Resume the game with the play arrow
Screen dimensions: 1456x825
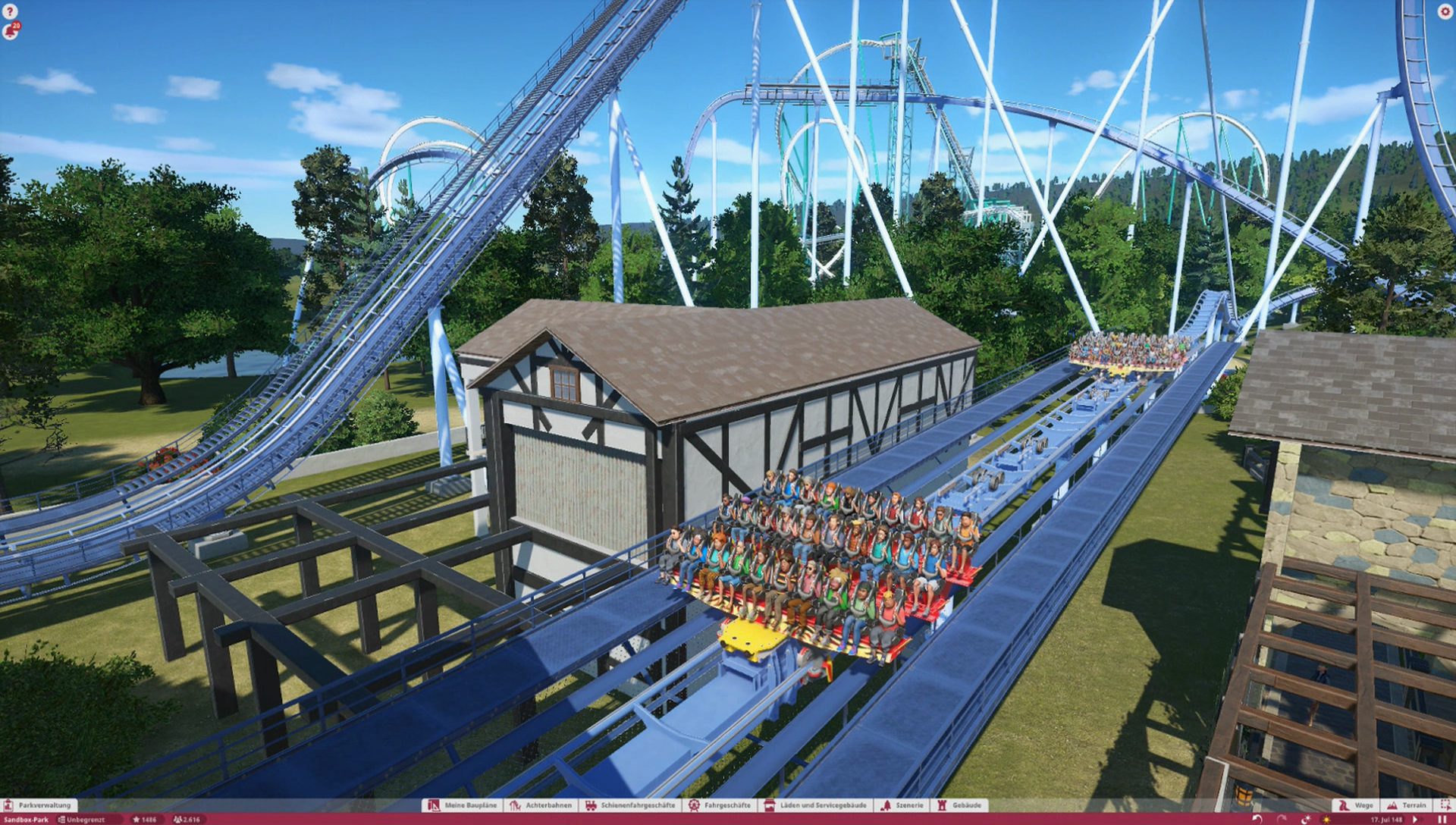tap(1416, 820)
